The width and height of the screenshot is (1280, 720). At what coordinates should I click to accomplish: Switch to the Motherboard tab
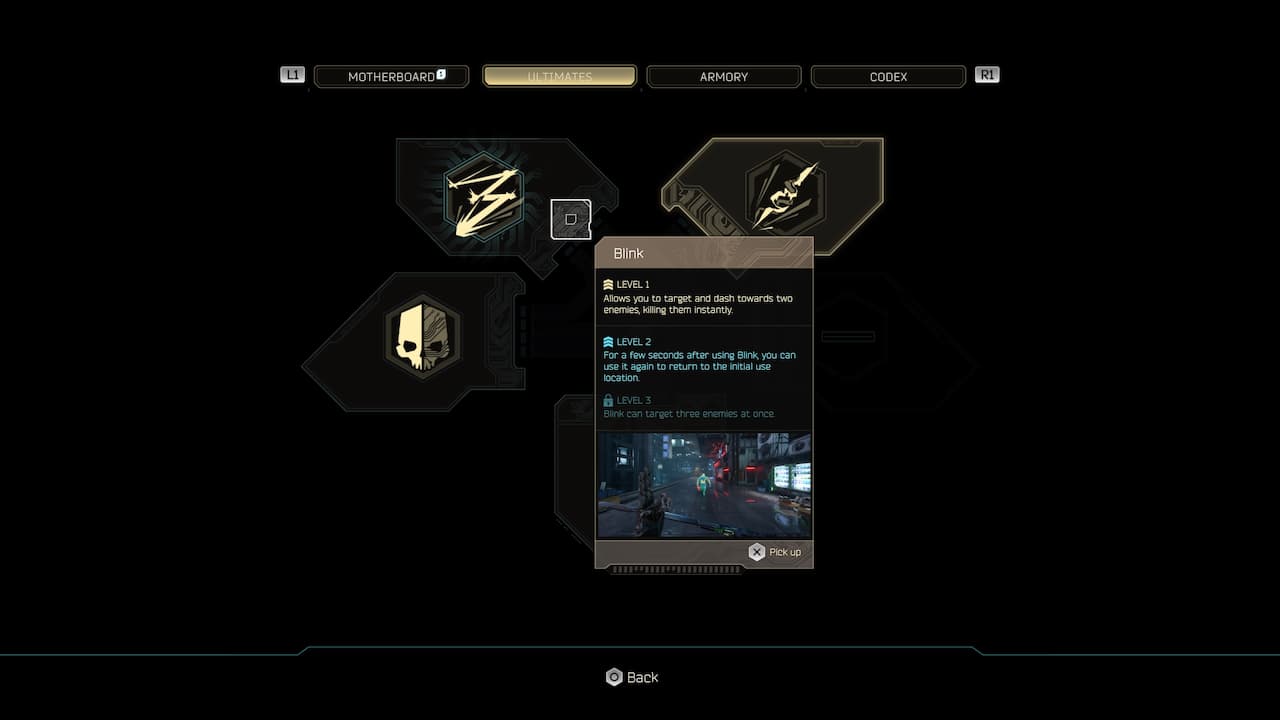391,77
